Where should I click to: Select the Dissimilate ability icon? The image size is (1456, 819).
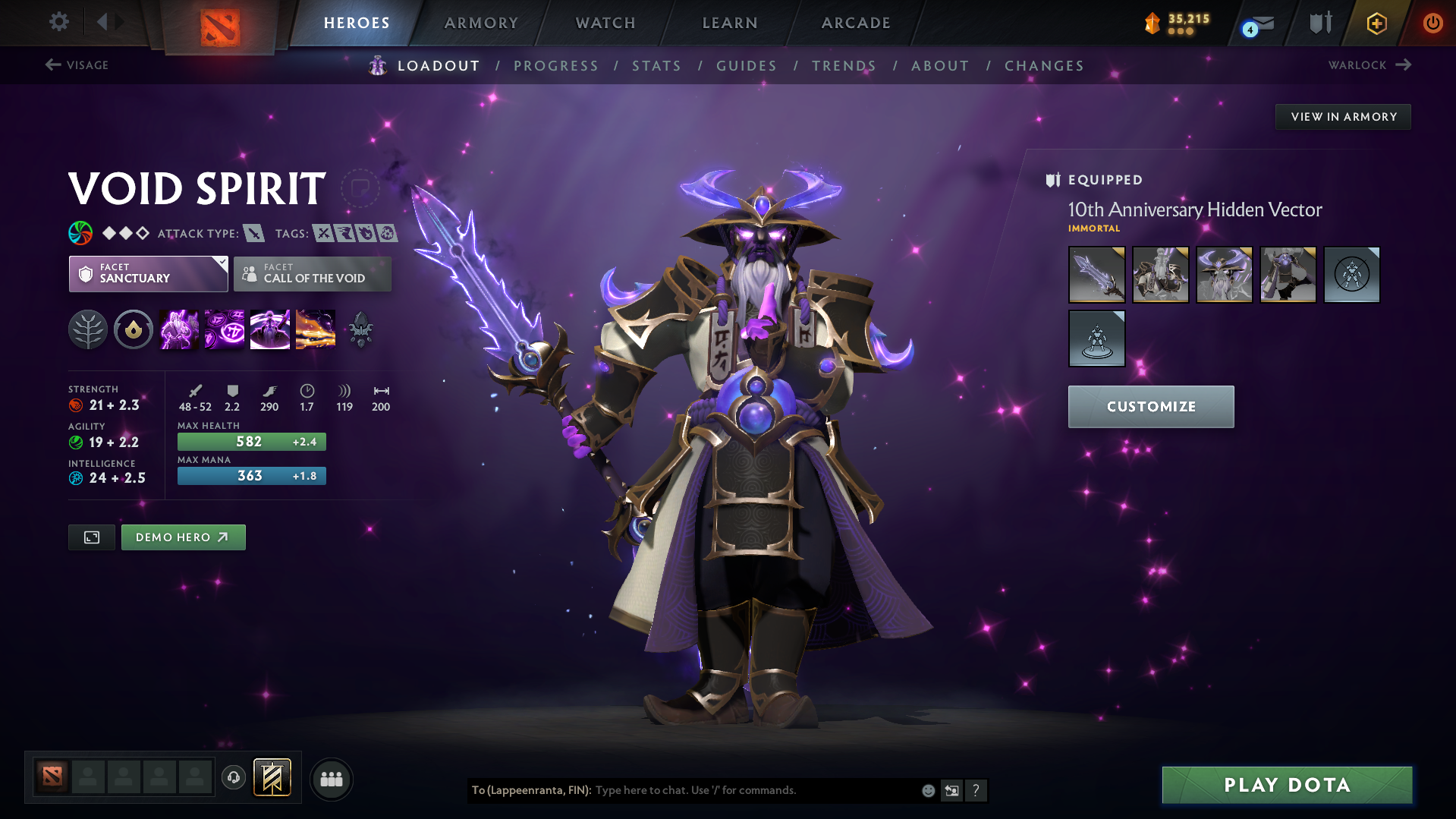[x=224, y=329]
